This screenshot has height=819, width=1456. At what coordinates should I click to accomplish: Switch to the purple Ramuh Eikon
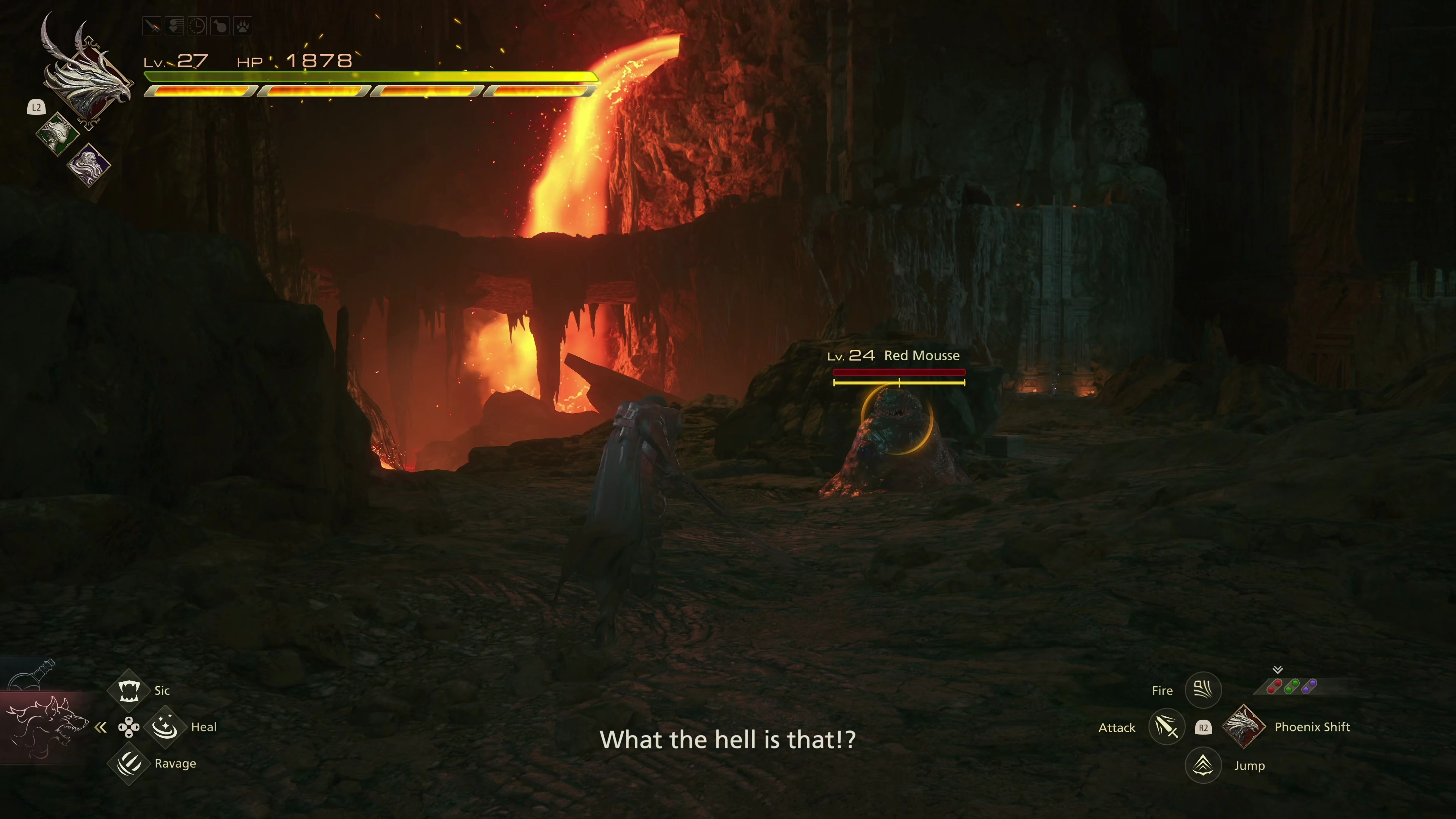89,165
